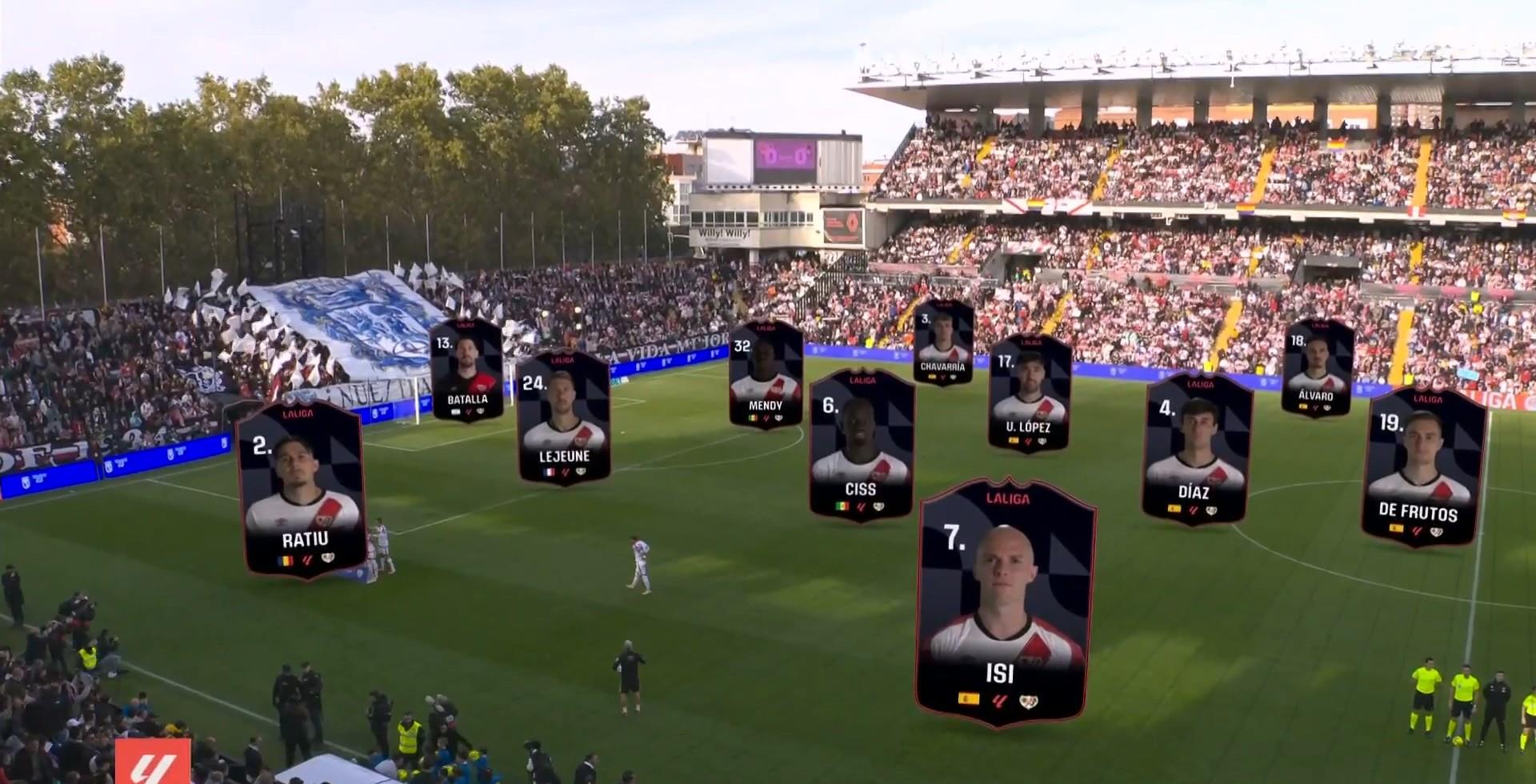Pick the Ciss number 6 card

pyautogui.click(x=861, y=445)
